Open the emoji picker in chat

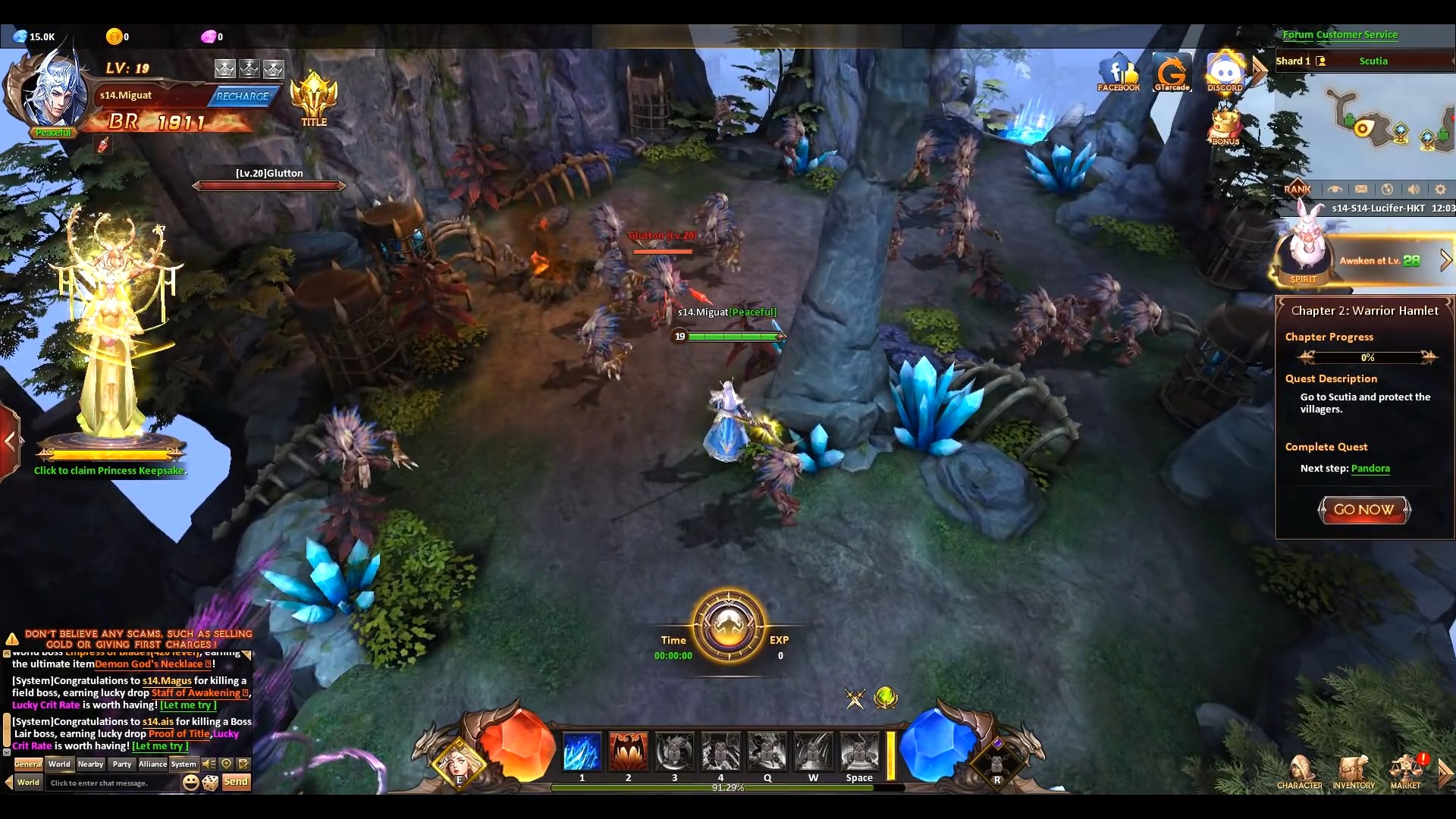(191, 782)
